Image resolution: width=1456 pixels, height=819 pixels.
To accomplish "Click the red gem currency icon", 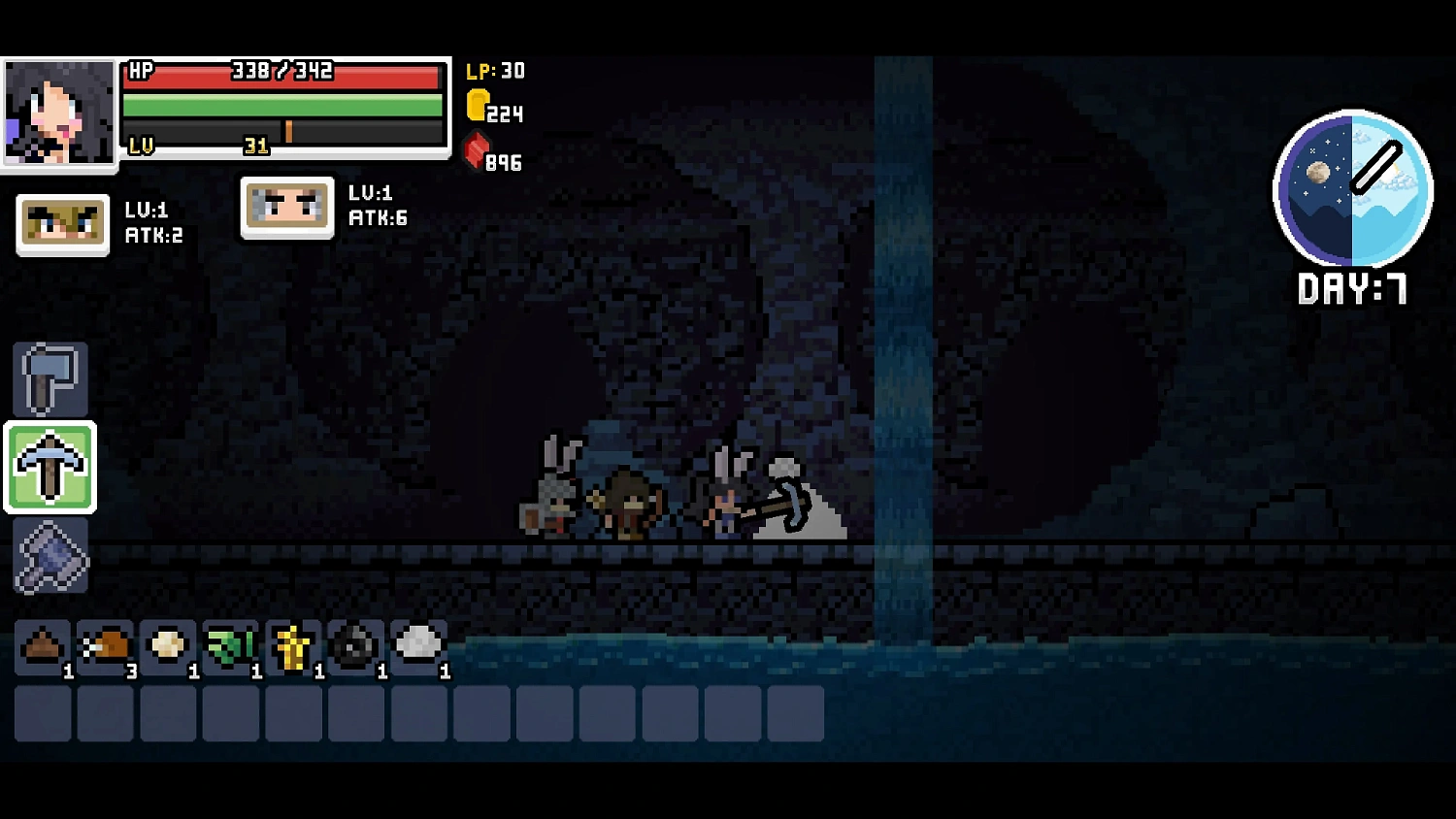I will click(475, 158).
